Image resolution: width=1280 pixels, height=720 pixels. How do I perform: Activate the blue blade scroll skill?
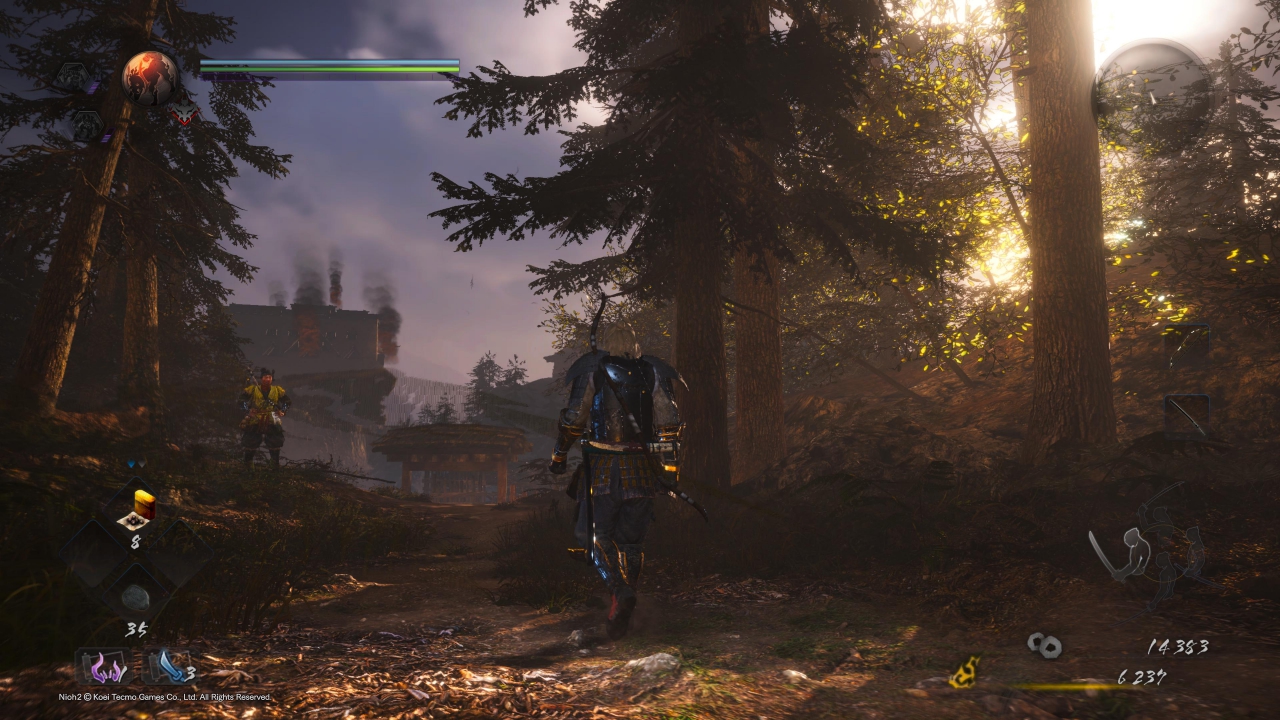(165, 668)
